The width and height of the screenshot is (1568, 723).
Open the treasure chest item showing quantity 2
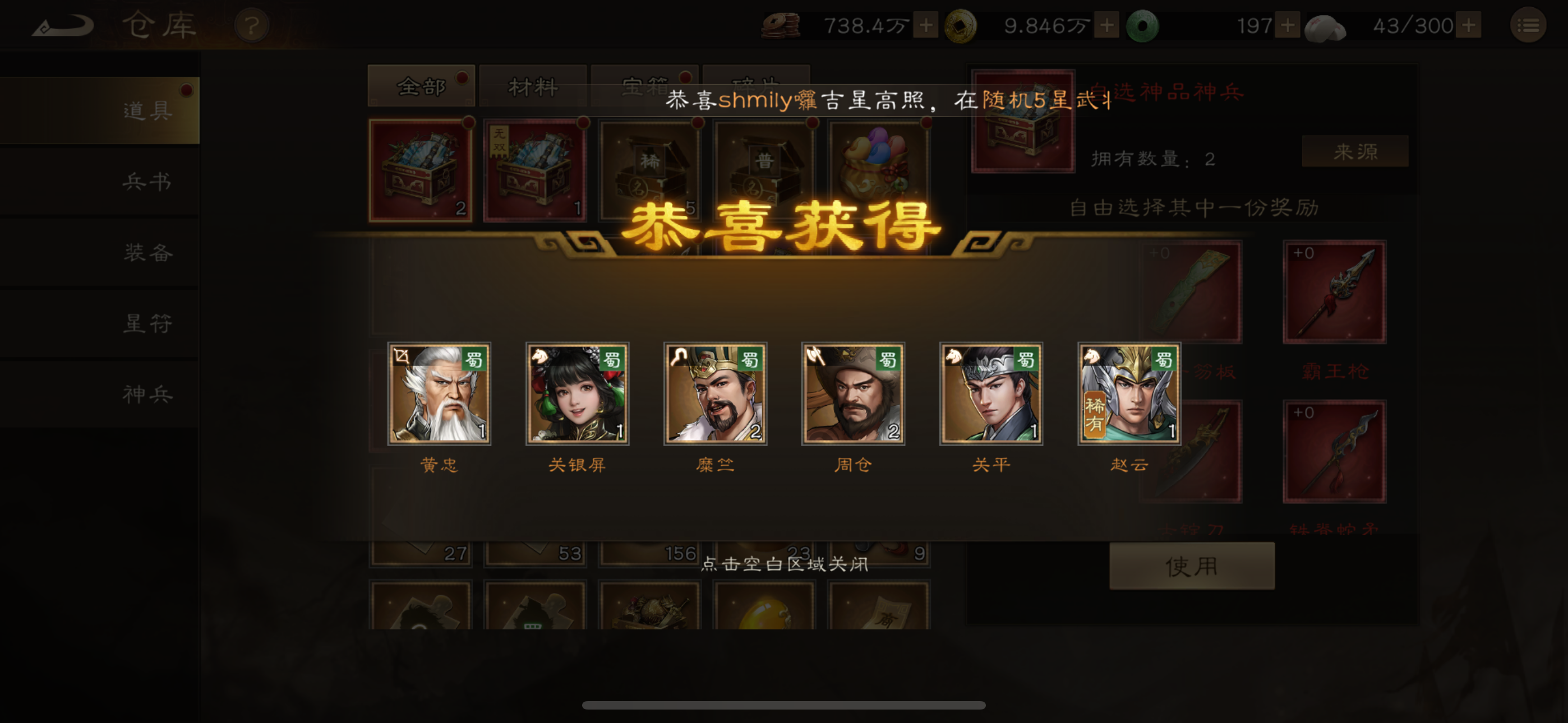[420, 169]
